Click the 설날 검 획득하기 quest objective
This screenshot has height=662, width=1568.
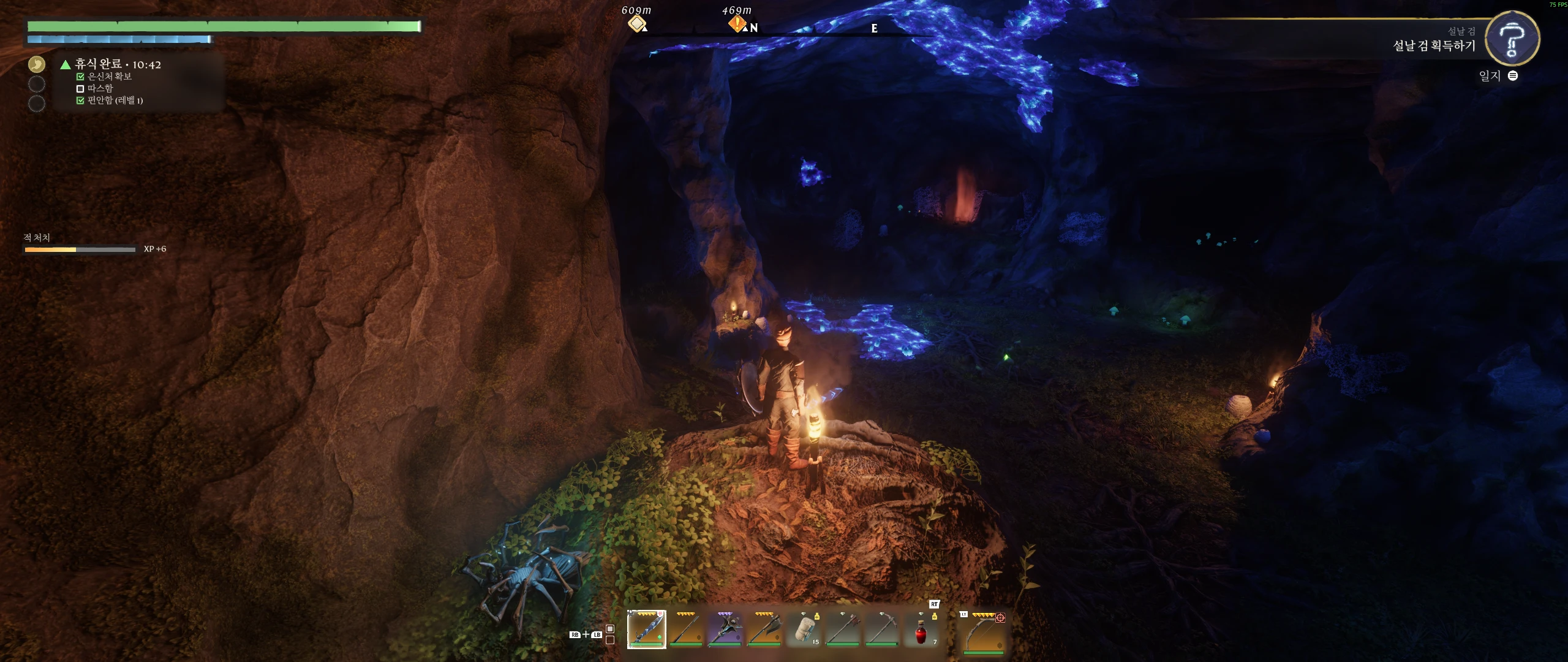coord(1434,46)
